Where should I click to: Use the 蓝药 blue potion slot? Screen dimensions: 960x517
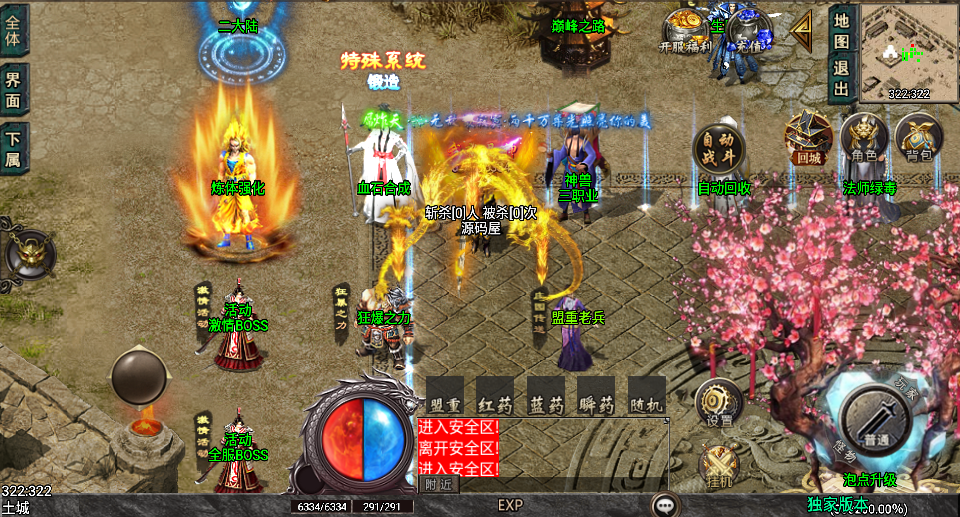tap(546, 395)
